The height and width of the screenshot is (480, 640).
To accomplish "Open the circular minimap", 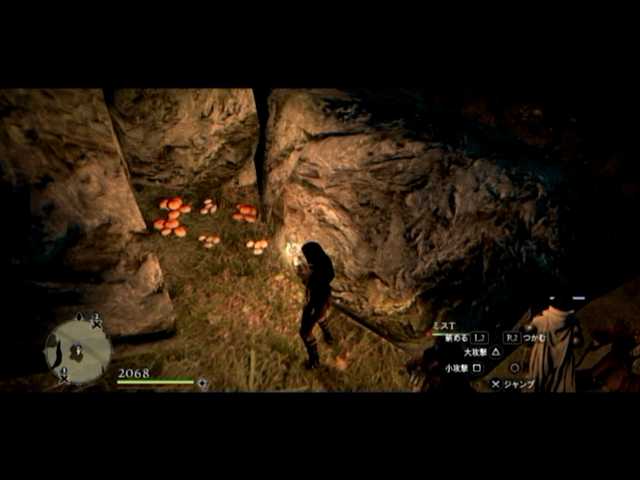I will [77, 350].
